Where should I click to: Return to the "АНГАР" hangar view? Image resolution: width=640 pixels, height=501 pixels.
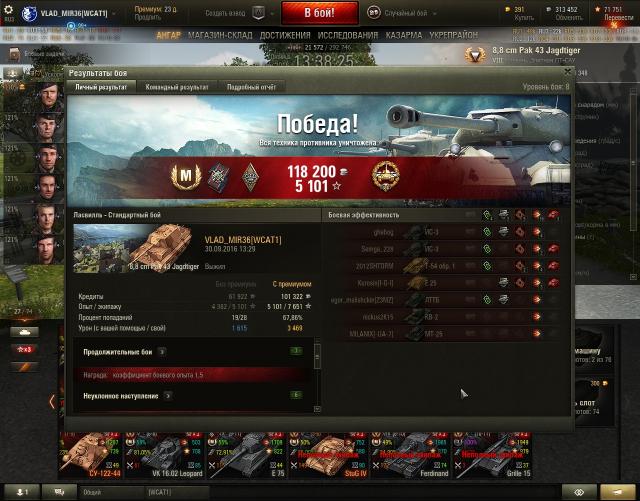point(168,35)
